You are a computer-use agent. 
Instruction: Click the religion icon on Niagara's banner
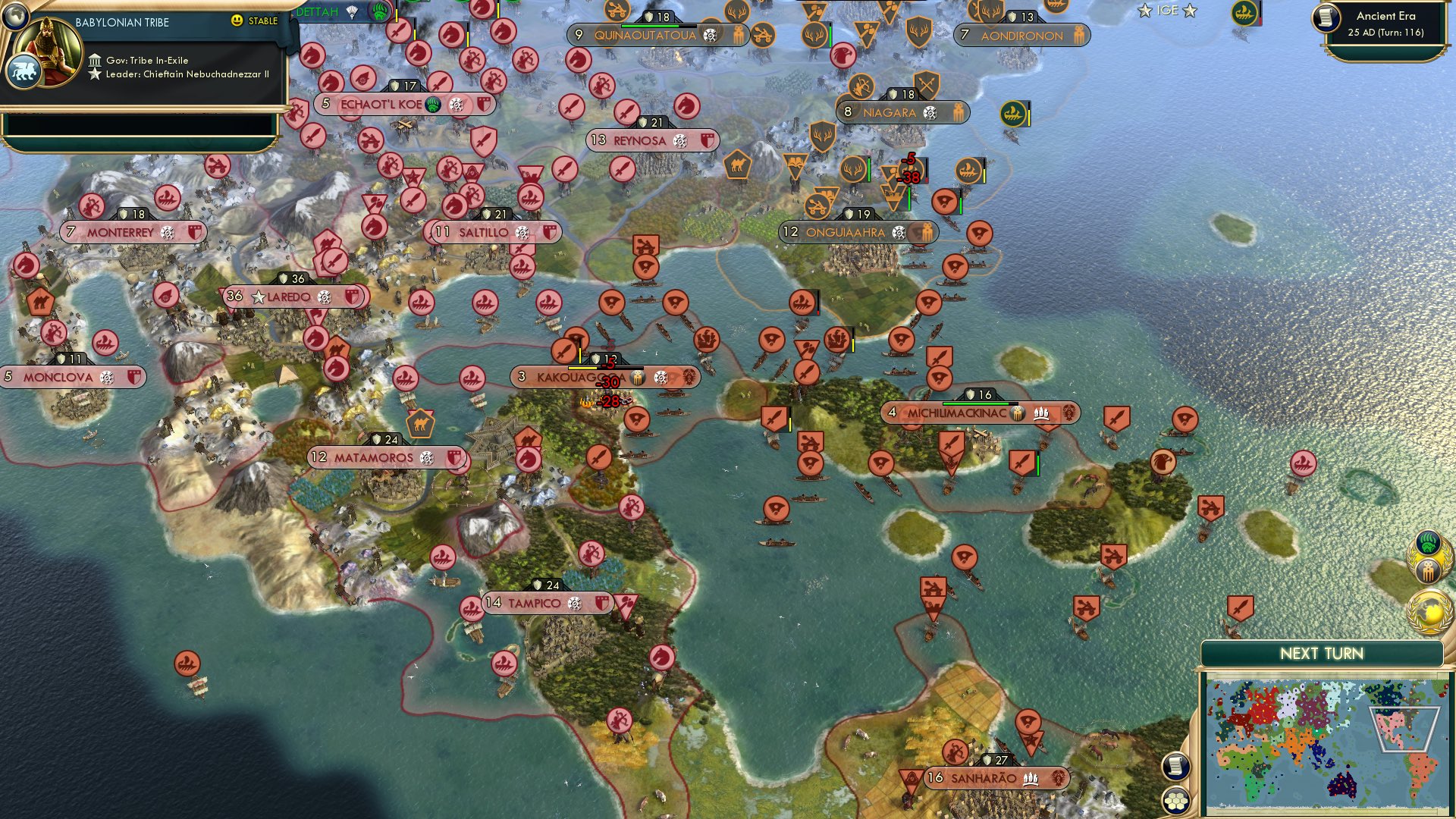[930, 113]
